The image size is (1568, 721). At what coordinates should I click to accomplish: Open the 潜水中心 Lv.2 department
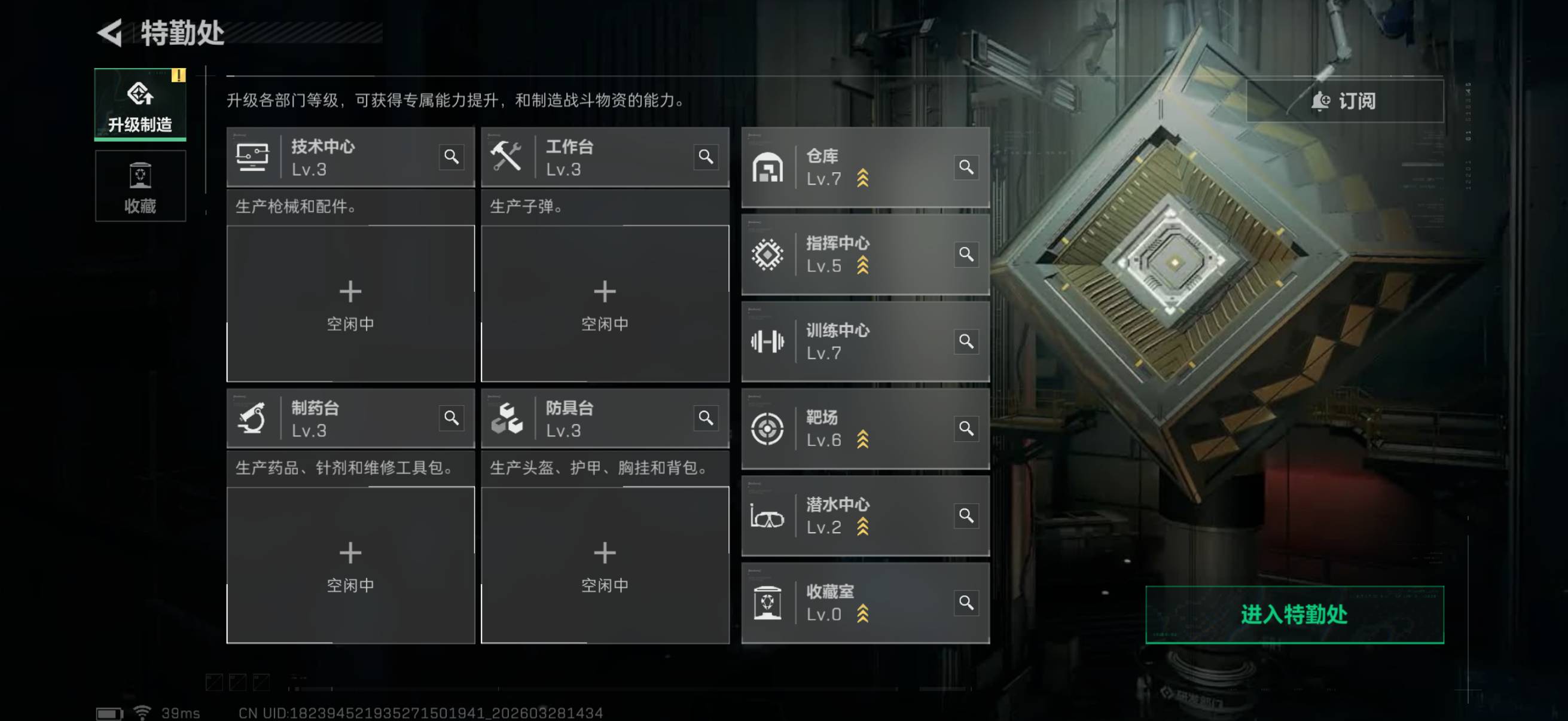852,515
